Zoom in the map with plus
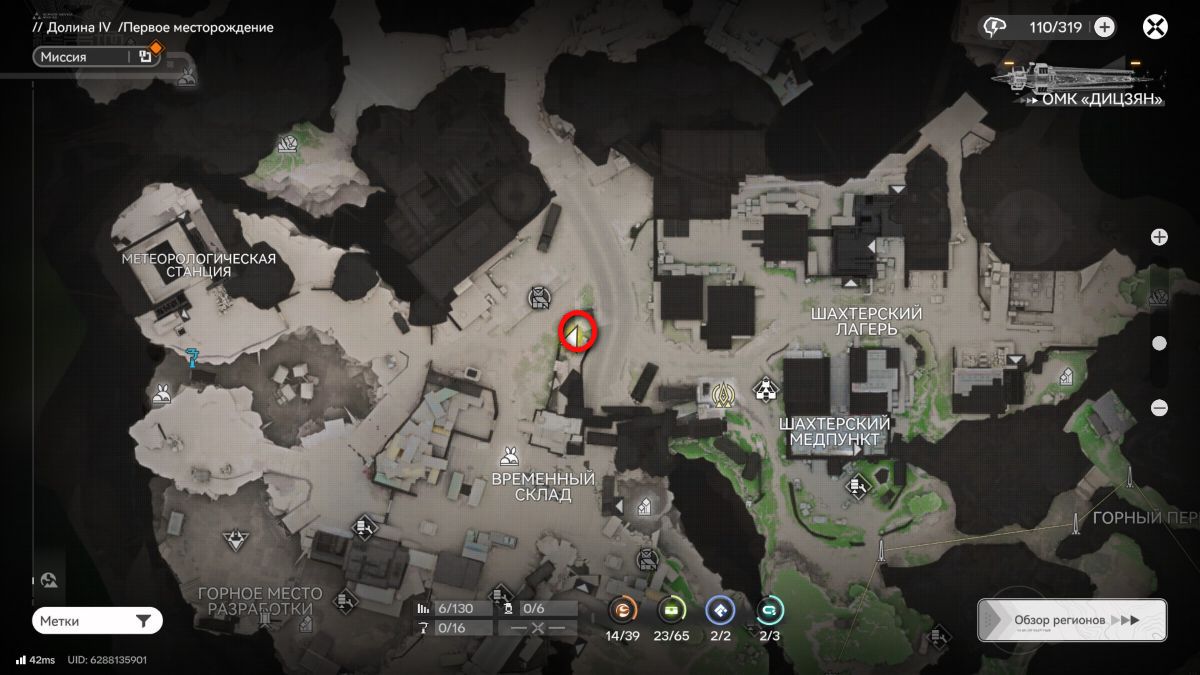The image size is (1200, 675). coord(1159,237)
